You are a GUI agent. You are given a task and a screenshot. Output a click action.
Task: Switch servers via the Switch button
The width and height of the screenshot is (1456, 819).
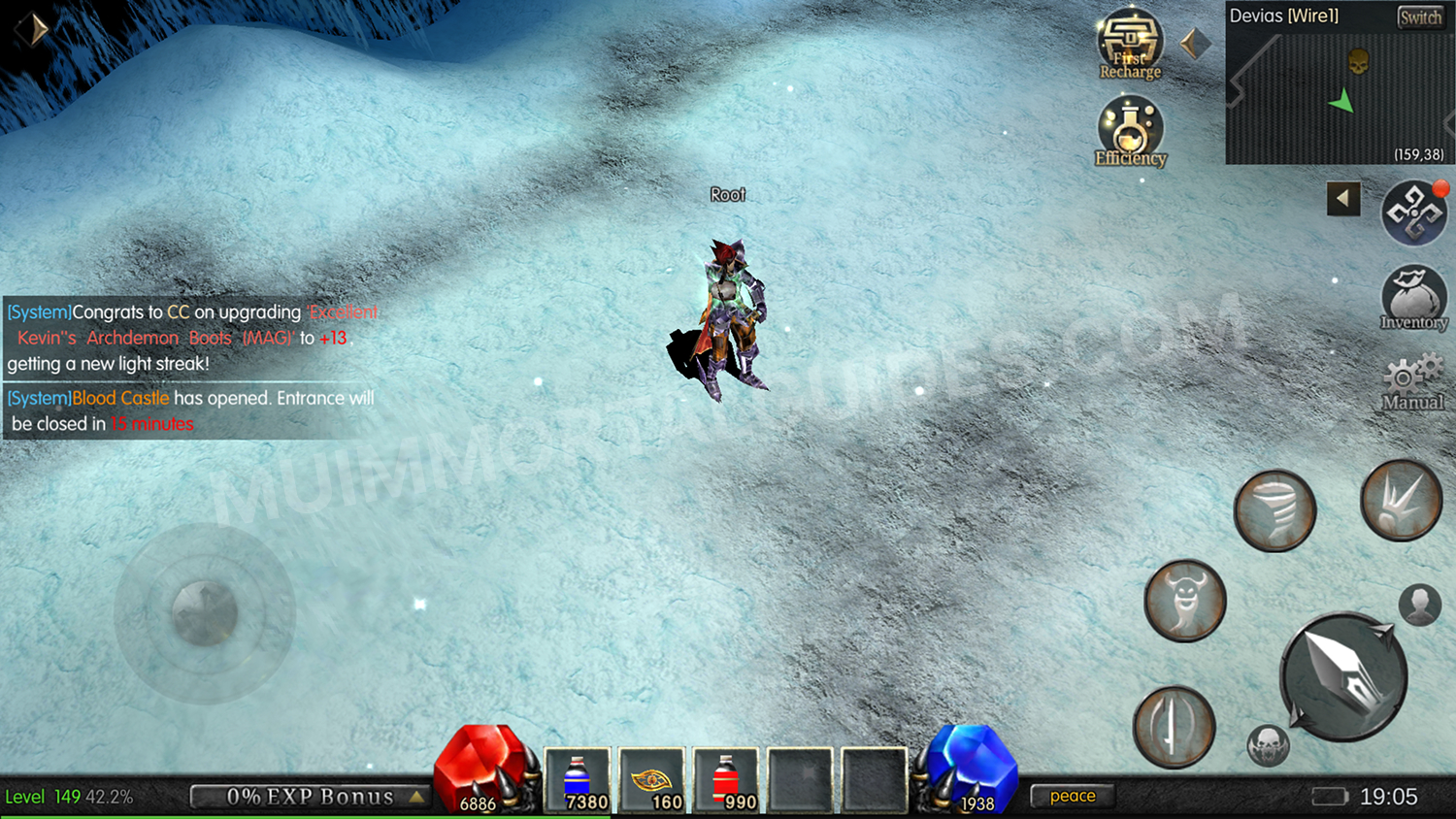(1419, 16)
